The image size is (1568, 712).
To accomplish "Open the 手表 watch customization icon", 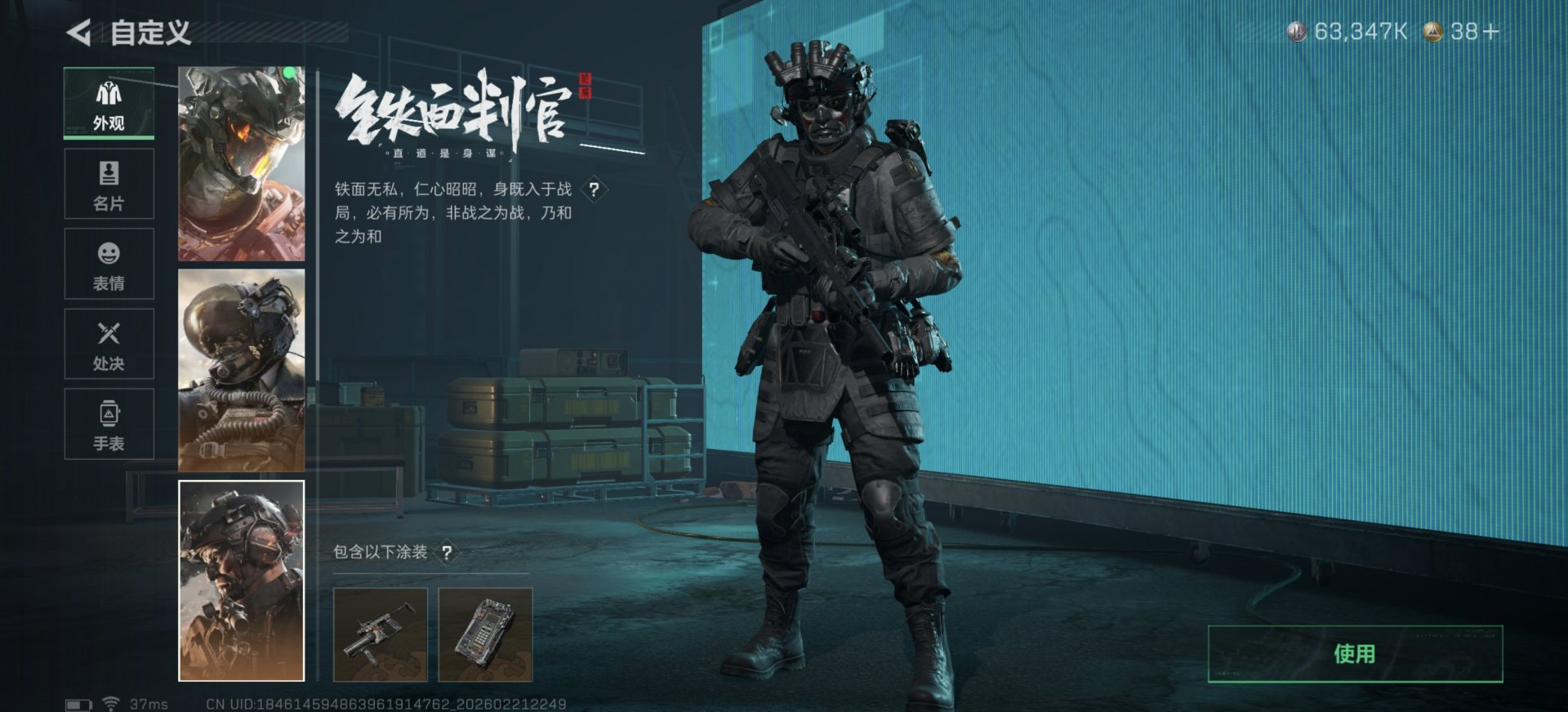I will point(108,422).
